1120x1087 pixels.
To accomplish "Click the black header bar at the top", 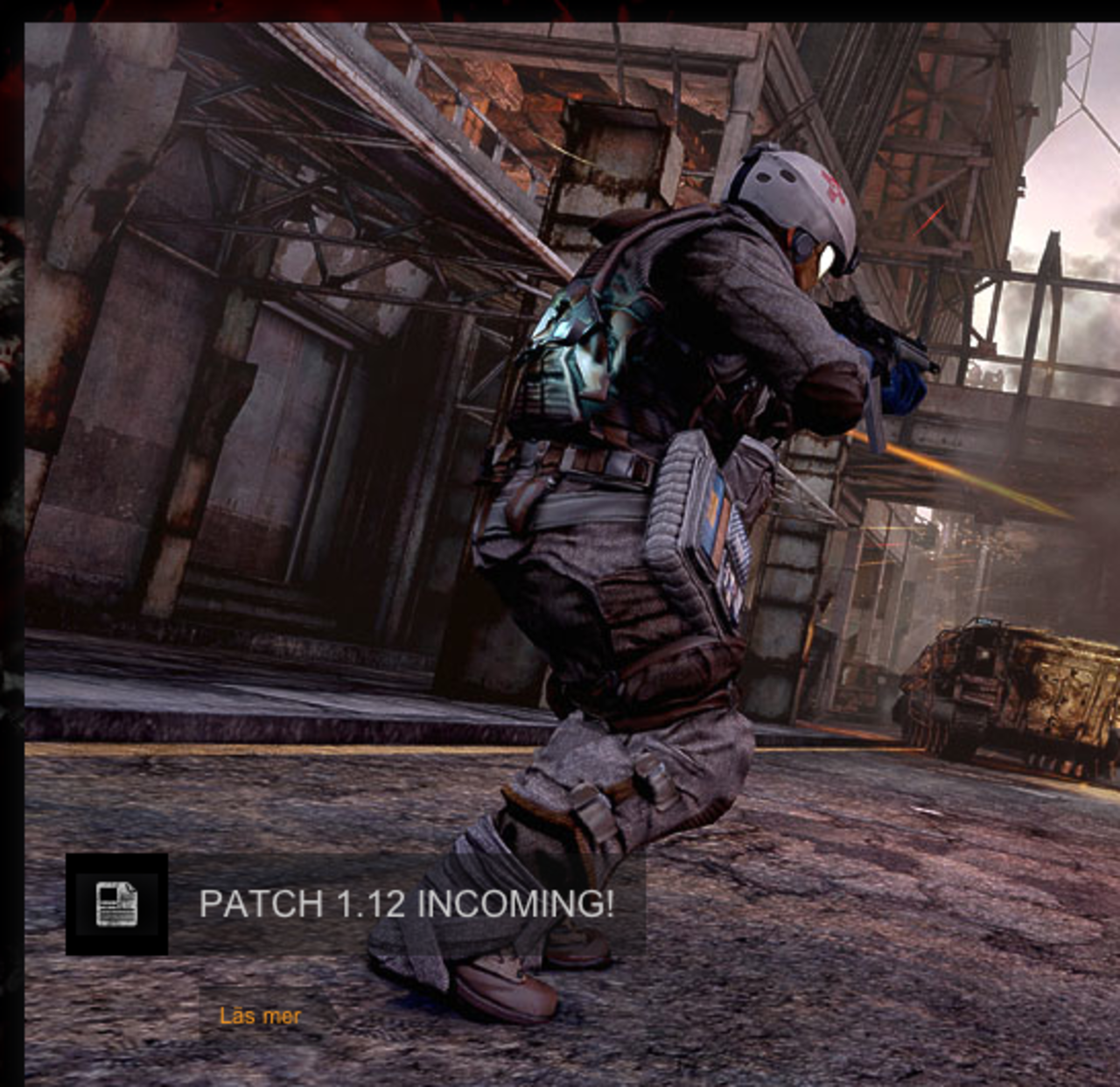I will 560,11.
